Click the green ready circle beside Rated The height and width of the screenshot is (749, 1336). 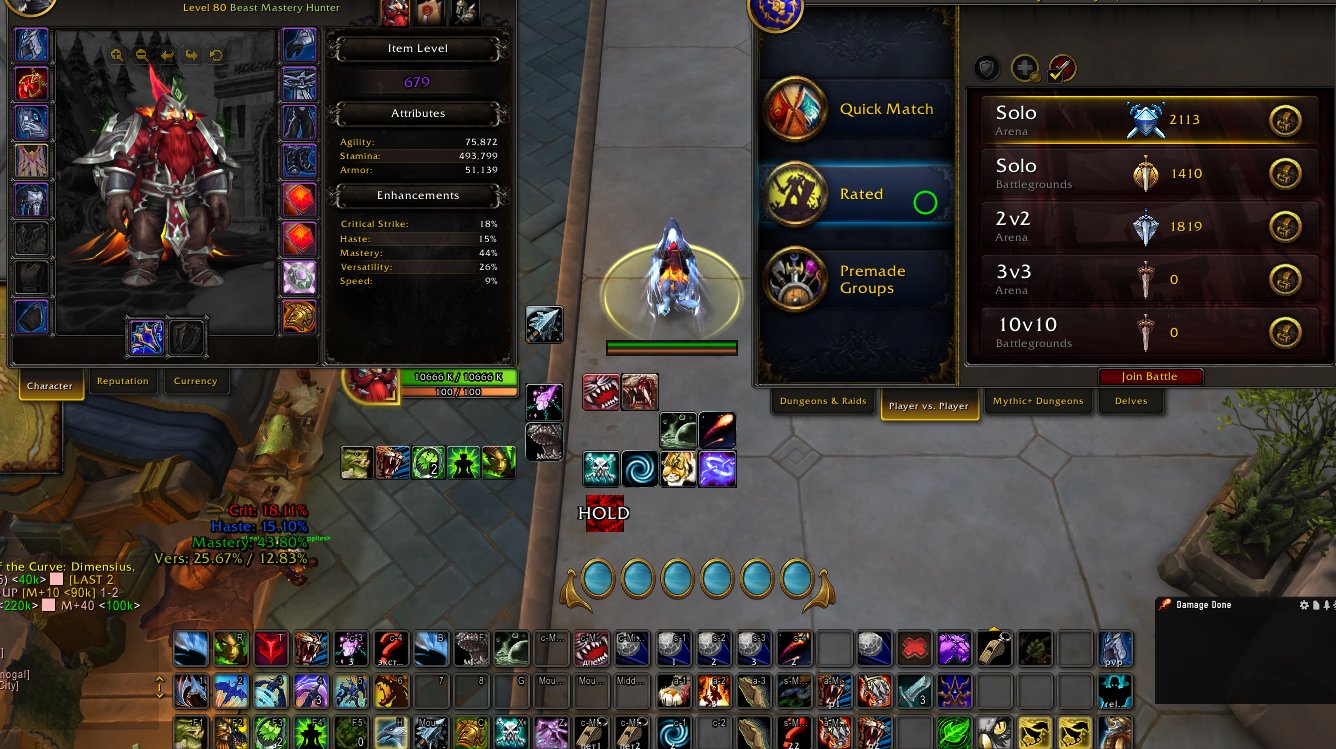point(925,201)
